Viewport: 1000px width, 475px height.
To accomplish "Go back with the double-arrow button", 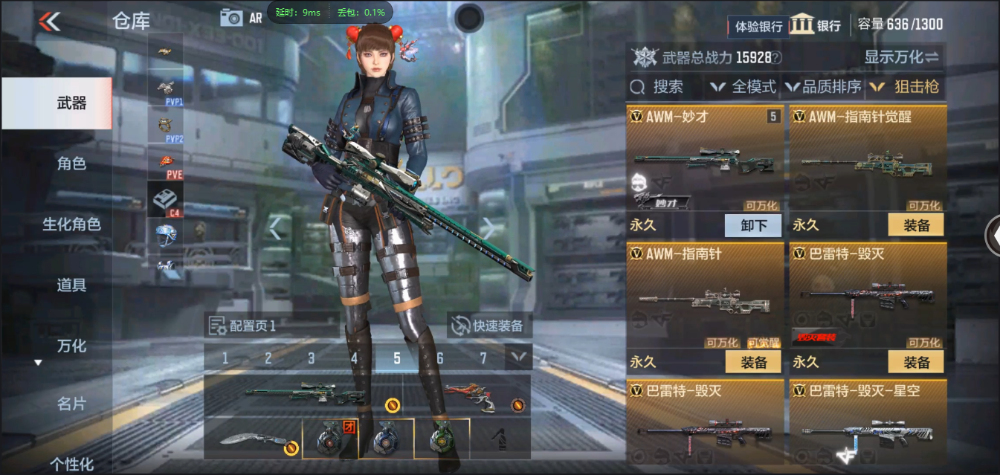I will [48, 20].
